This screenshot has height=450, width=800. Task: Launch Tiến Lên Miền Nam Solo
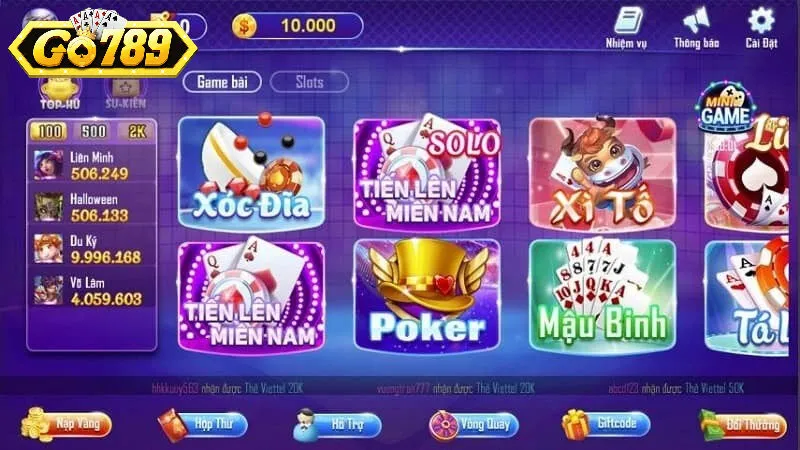[x=427, y=173]
